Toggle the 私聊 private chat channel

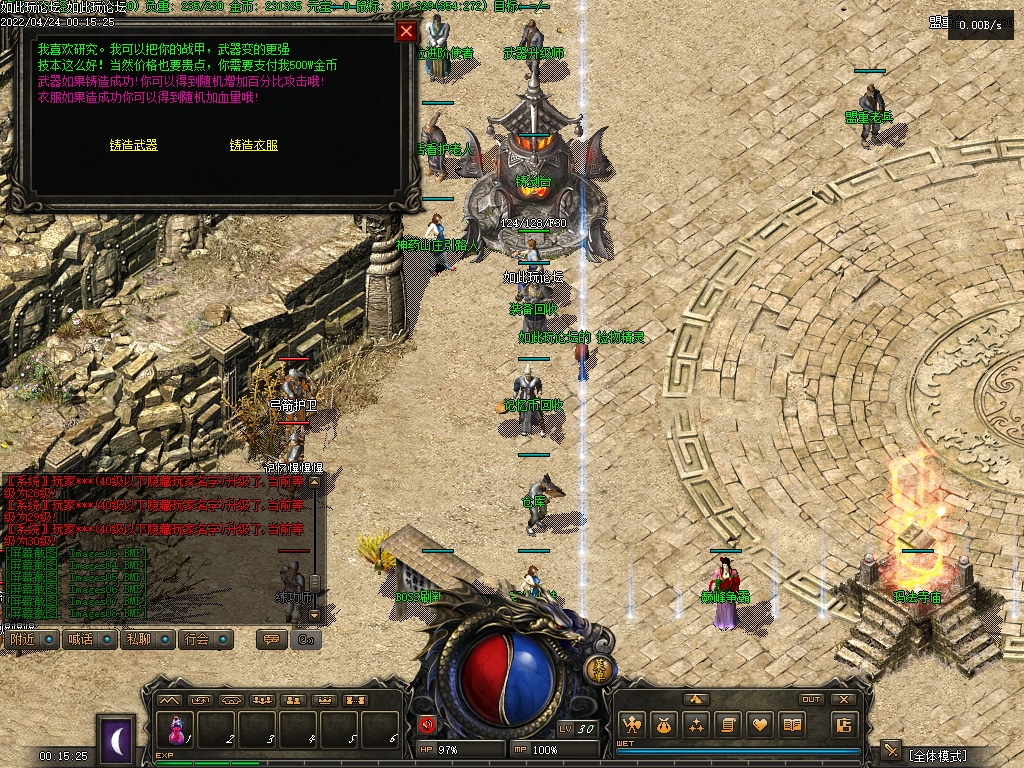coord(137,639)
